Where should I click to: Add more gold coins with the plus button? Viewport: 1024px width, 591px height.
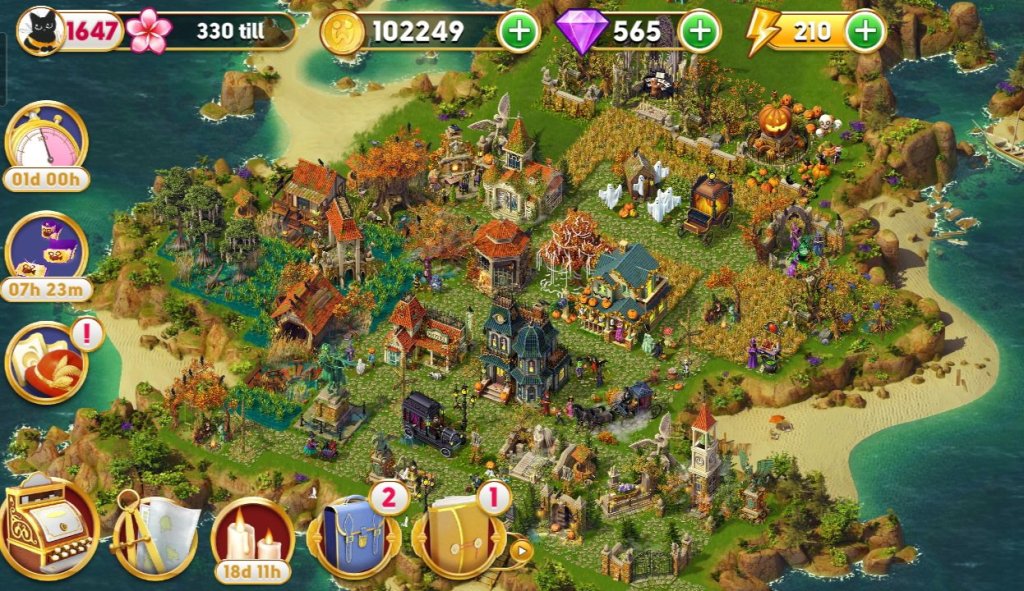tap(518, 32)
